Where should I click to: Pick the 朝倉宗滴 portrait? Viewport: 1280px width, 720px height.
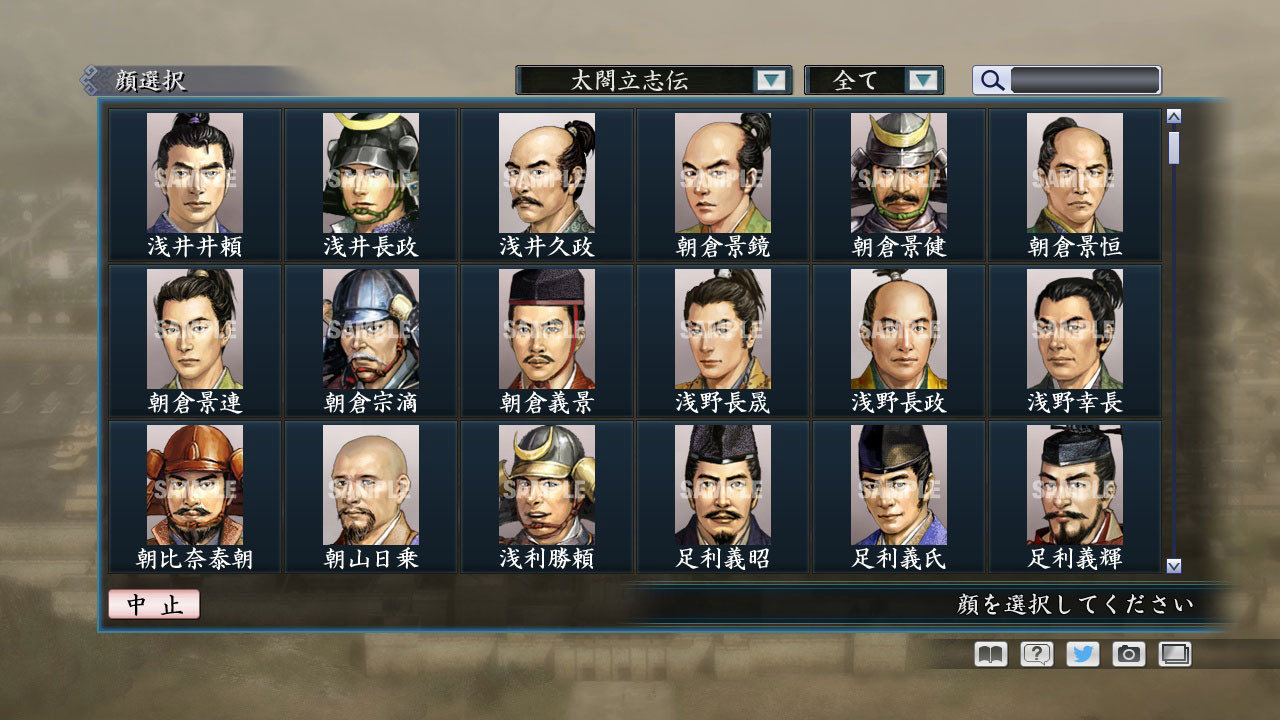[x=369, y=325]
